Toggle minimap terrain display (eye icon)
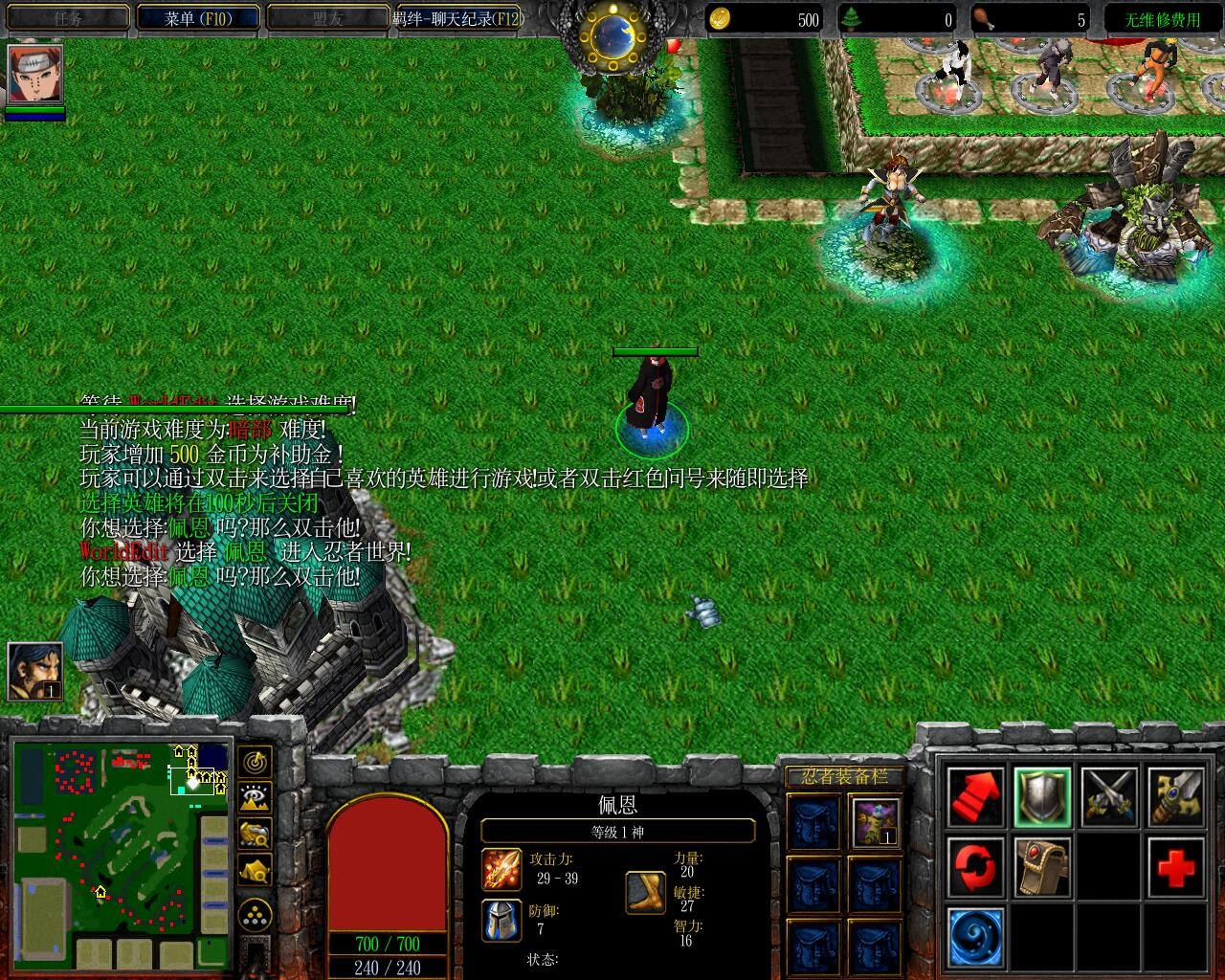The height and width of the screenshot is (980, 1225). 255,797
